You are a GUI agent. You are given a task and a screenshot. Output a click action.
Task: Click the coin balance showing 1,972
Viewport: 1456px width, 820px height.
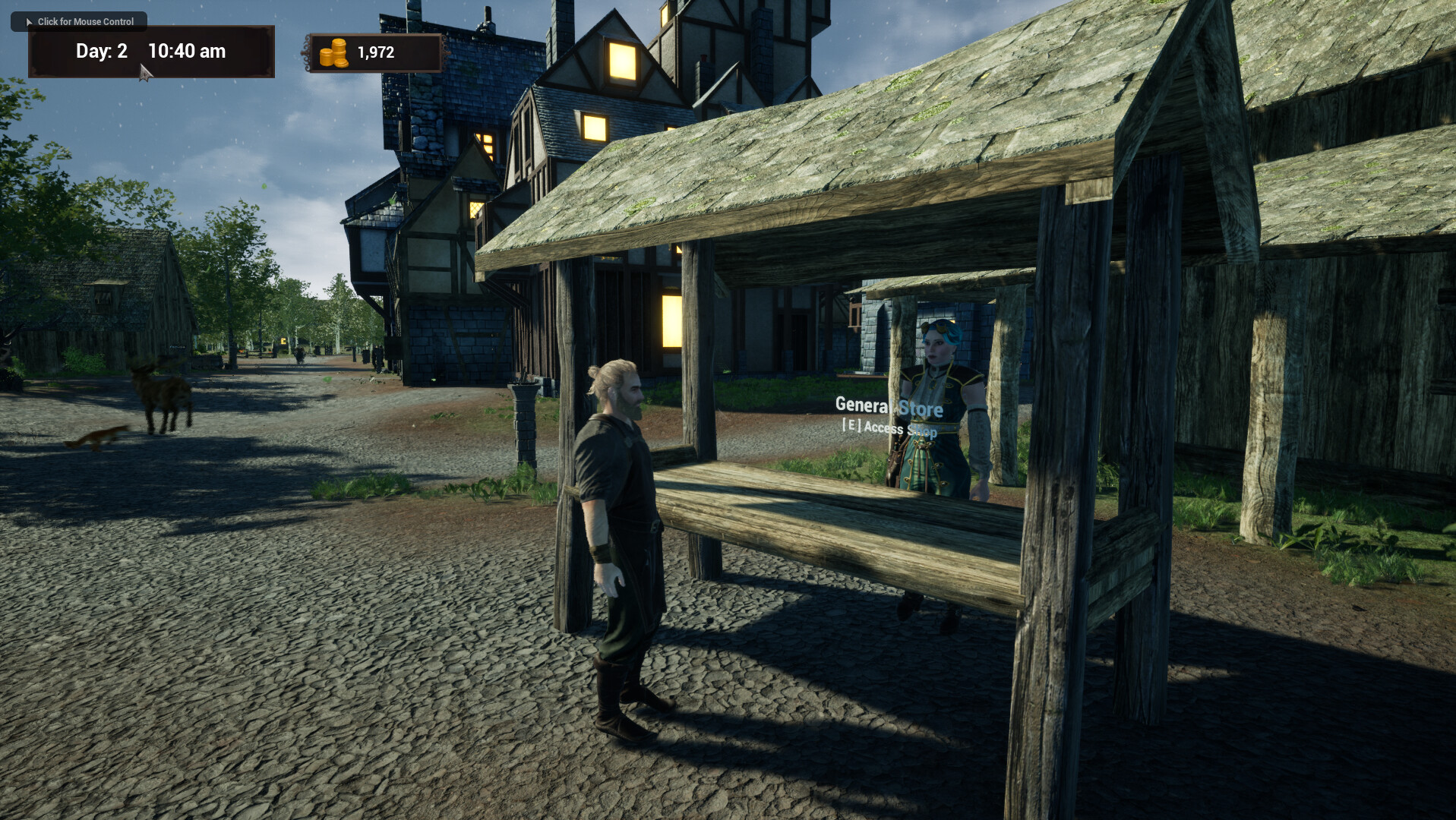375,52
